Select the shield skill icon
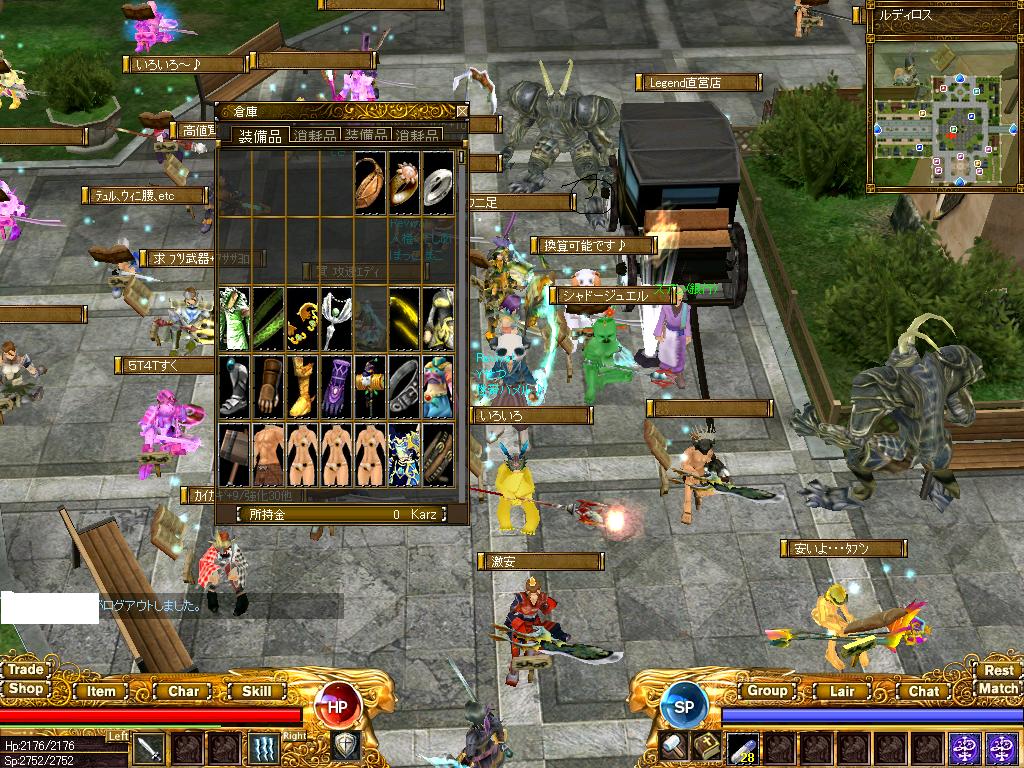 point(346,746)
